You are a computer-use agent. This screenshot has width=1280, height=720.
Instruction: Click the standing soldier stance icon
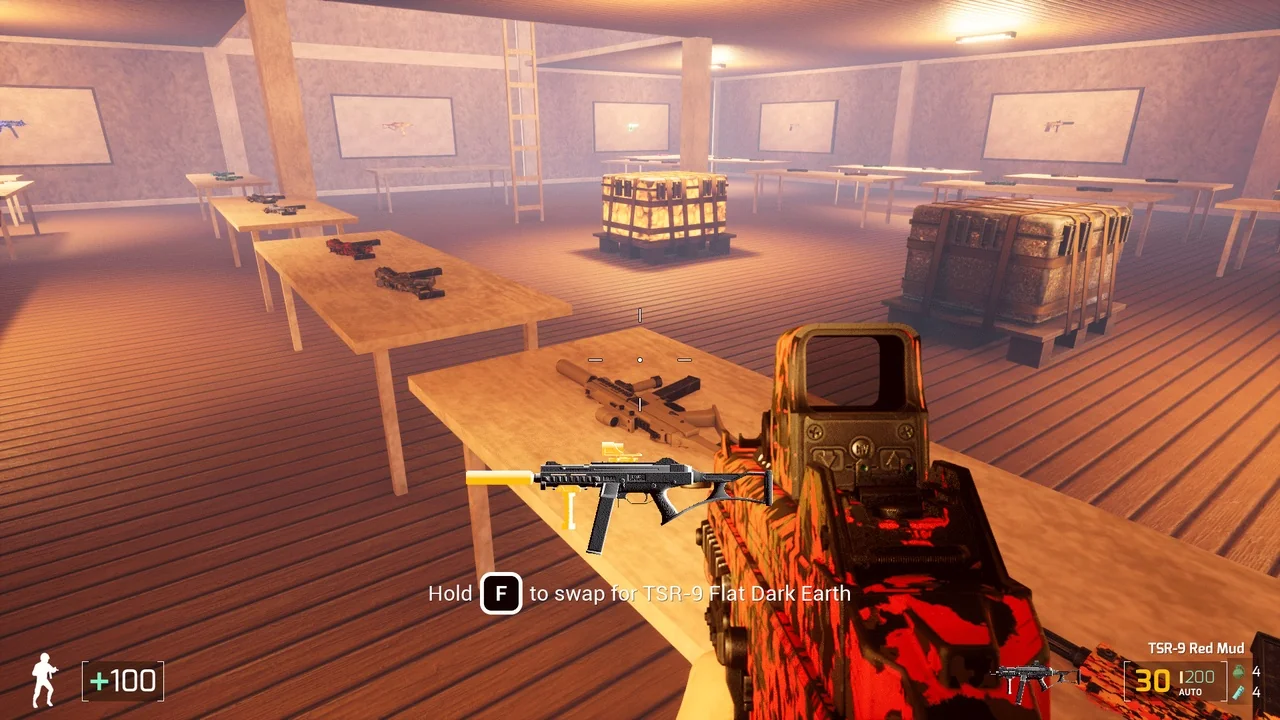click(x=44, y=680)
